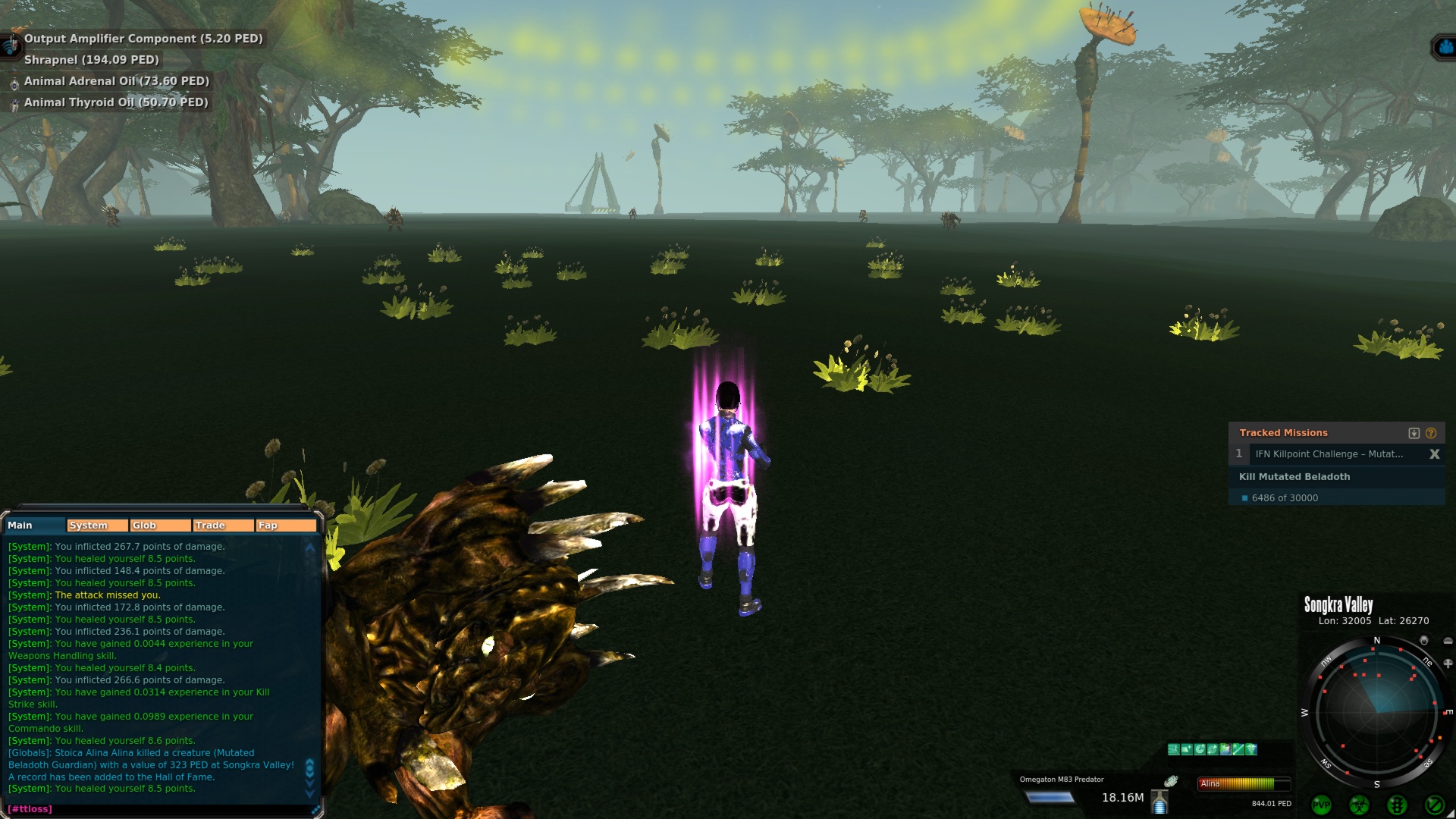Zoom out the radar with minus button
1456x819 pixels.
tap(1448, 641)
